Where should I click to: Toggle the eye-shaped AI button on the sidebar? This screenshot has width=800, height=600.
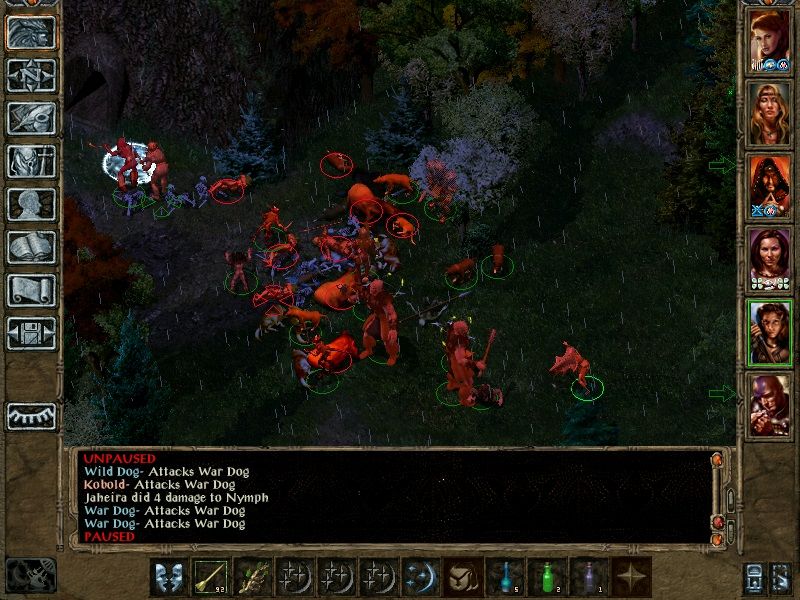[31, 416]
